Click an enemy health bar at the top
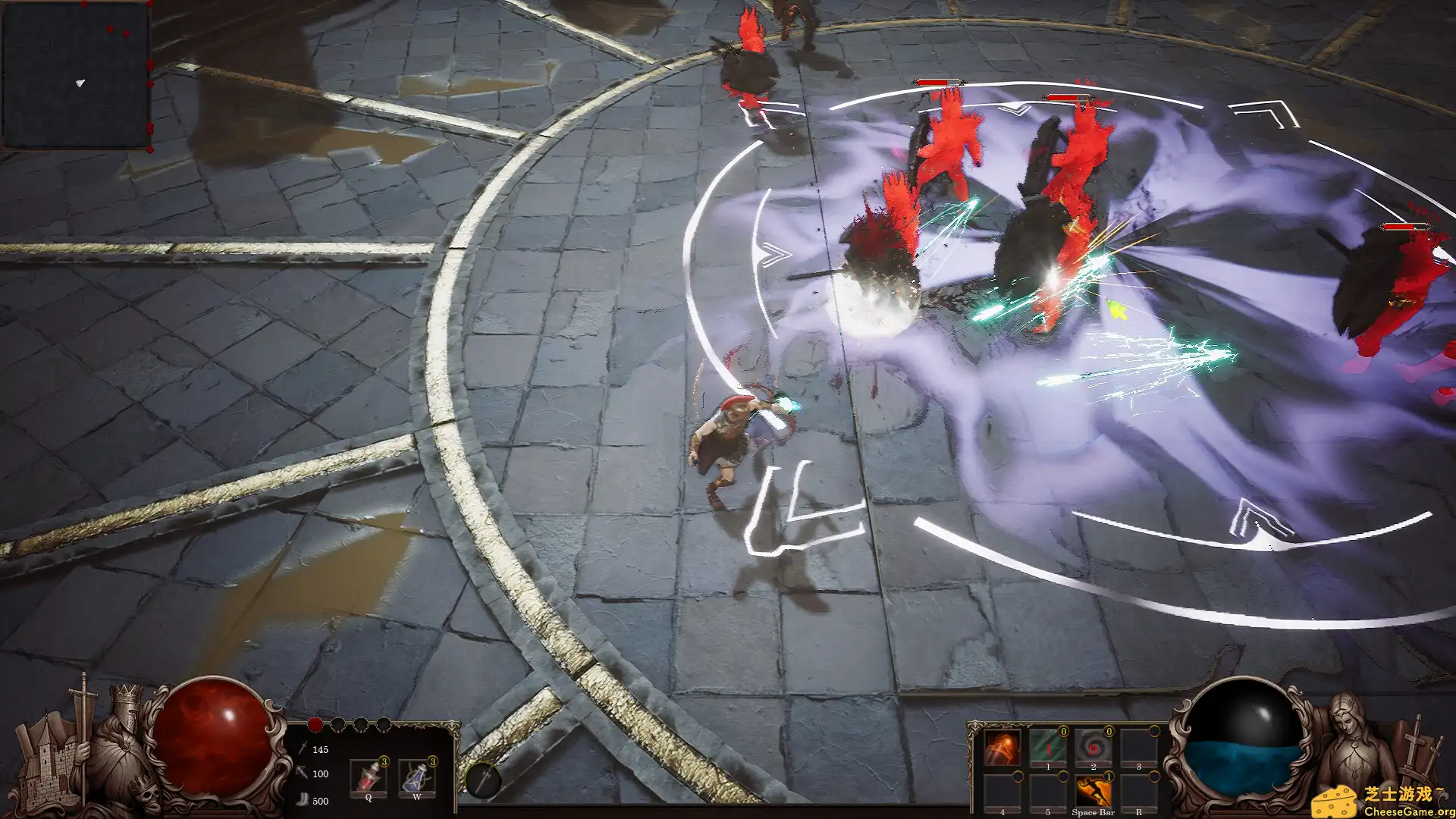This screenshot has height=819, width=1456. (937, 83)
